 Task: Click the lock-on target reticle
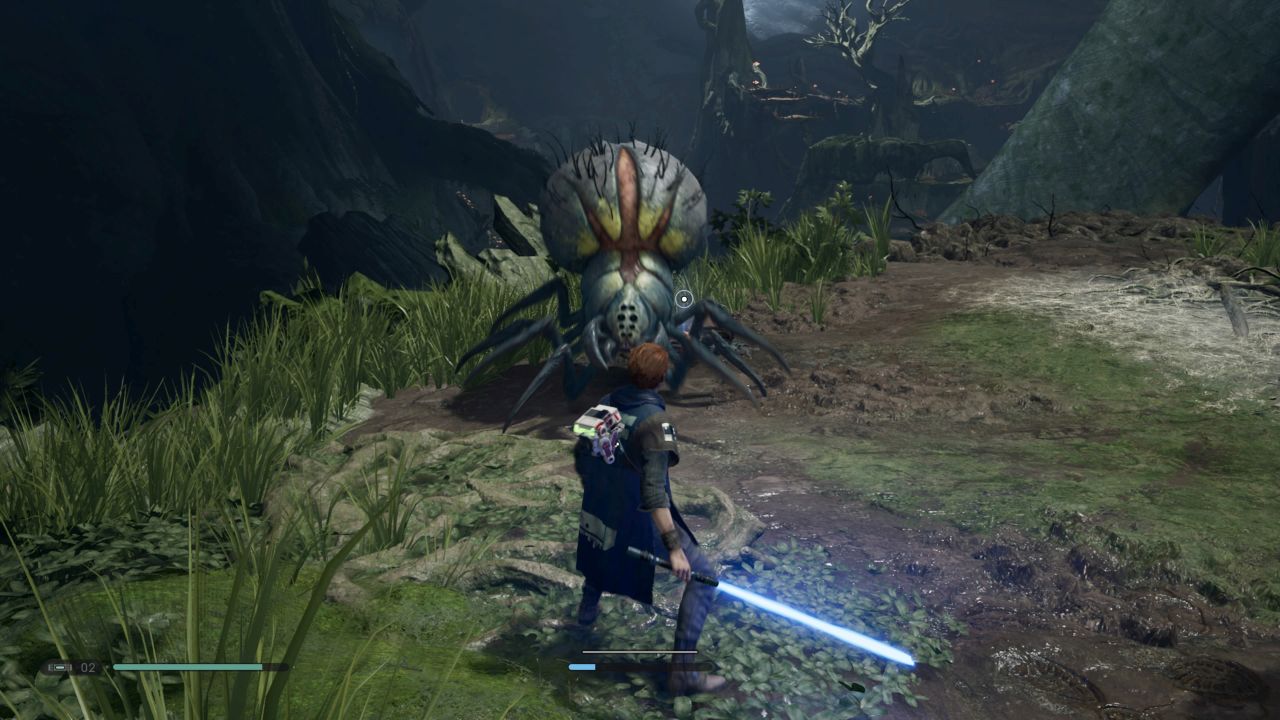pyautogui.click(x=683, y=298)
